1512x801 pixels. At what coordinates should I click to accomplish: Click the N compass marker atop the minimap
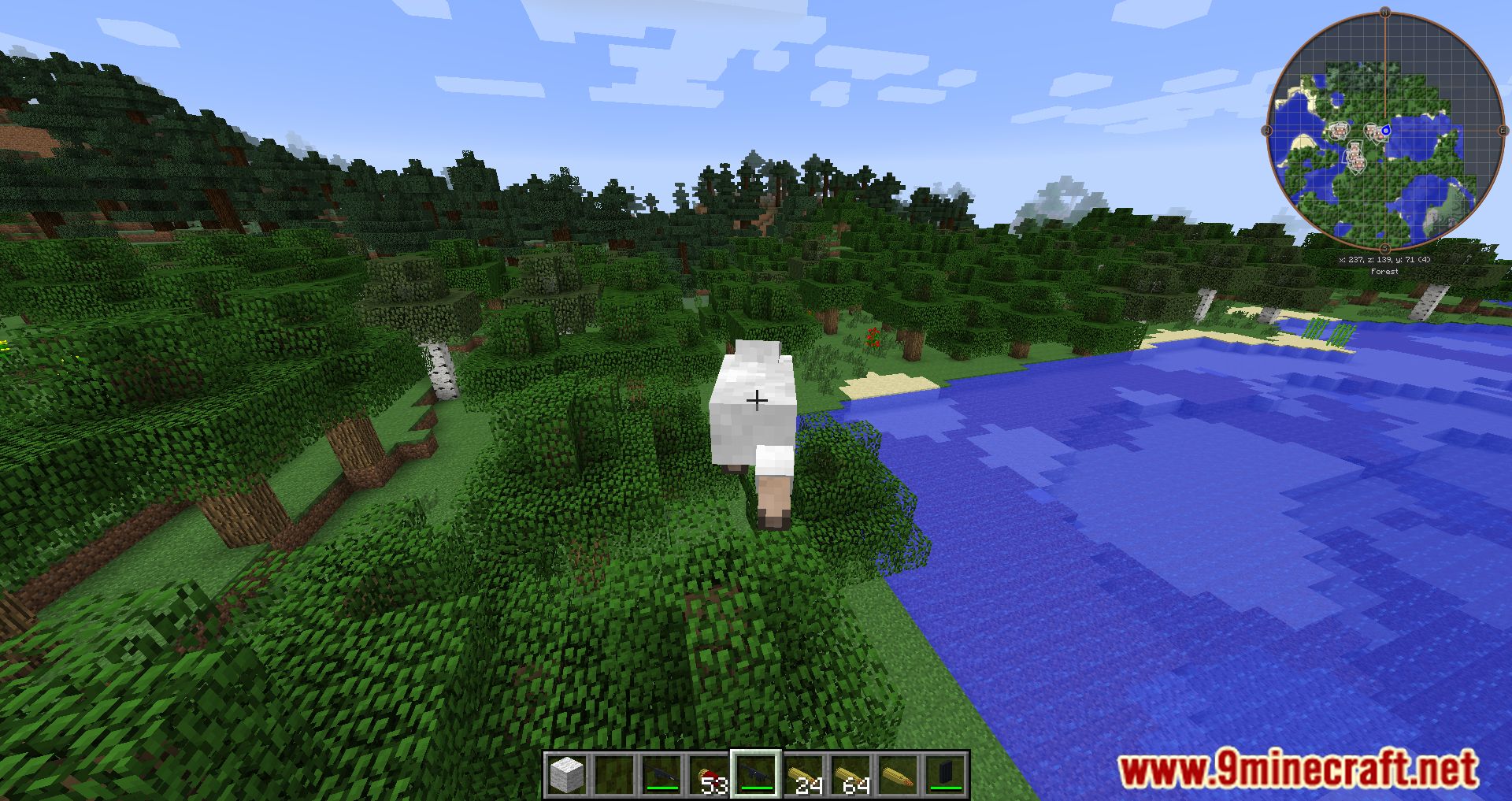1384,12
